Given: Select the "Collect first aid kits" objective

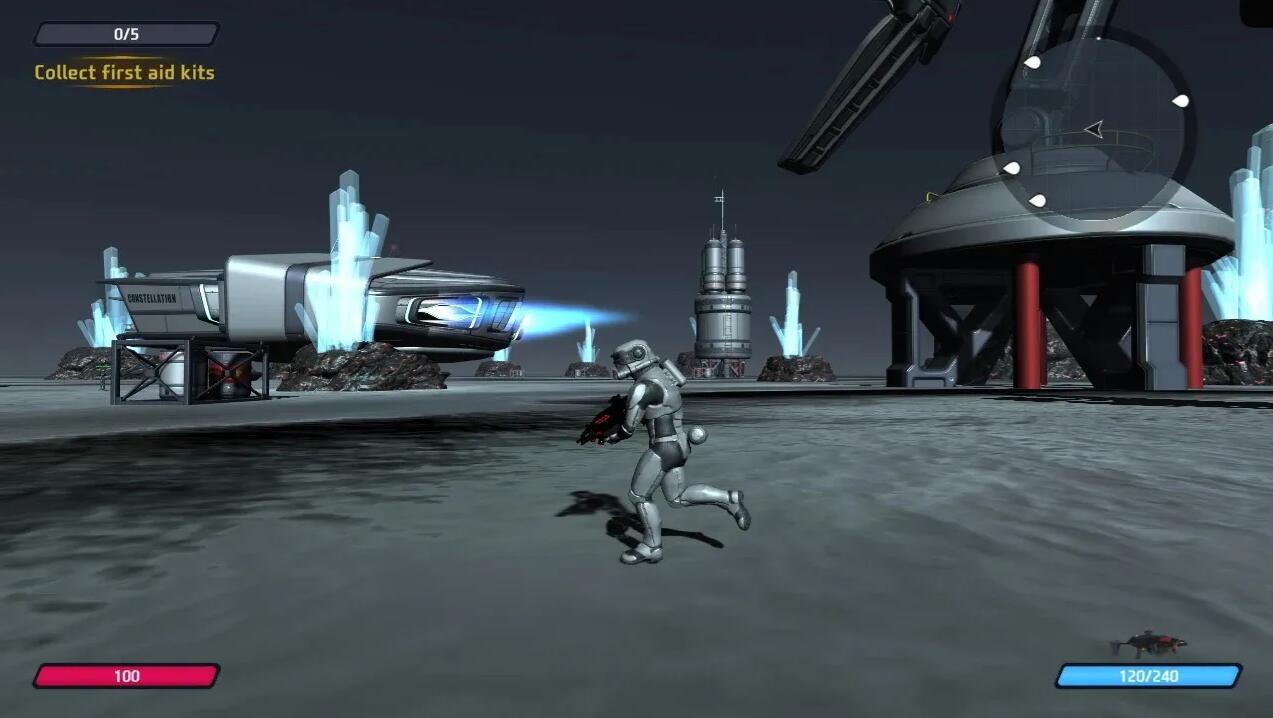Looking at the screenshot, I should tap(125, 72).
